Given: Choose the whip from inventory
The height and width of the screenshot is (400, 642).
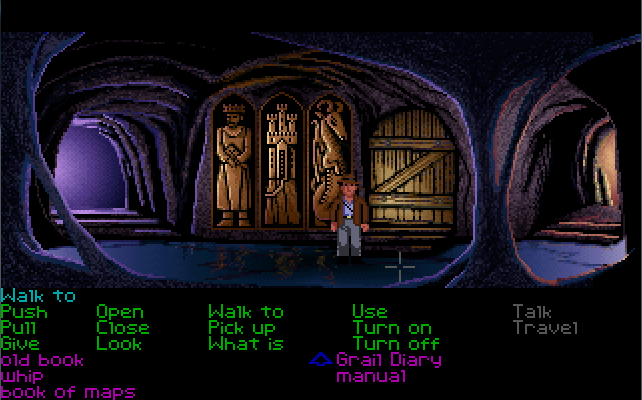Looking at the screenshot, I should (x=22, y=377).
